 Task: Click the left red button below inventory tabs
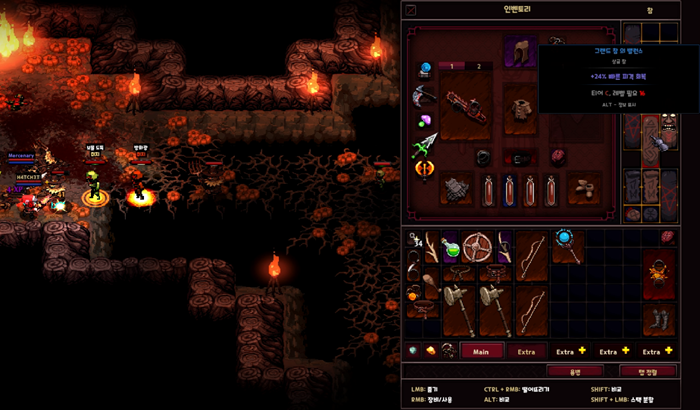click(x=574, y=371)
